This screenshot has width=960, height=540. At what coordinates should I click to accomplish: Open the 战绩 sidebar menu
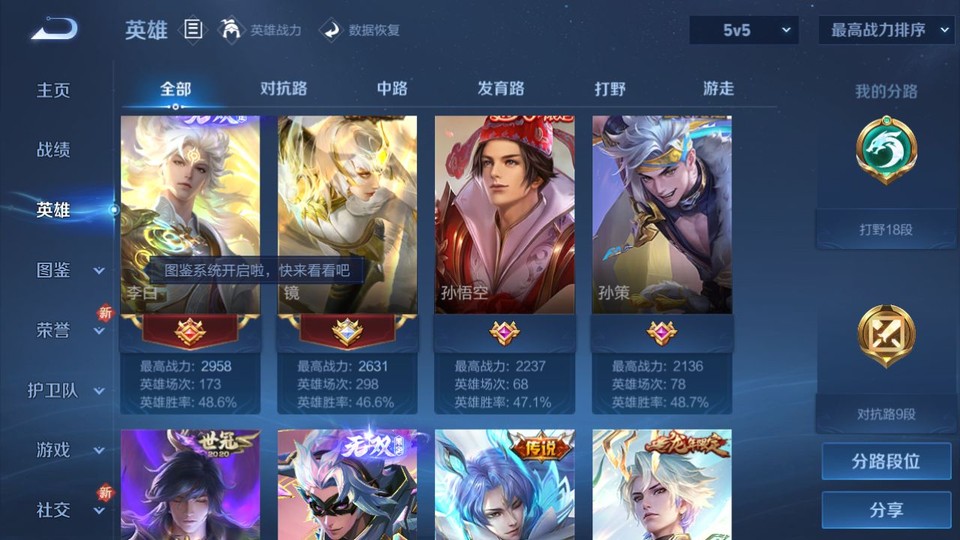pyautogui.click(x=54, y=150)
